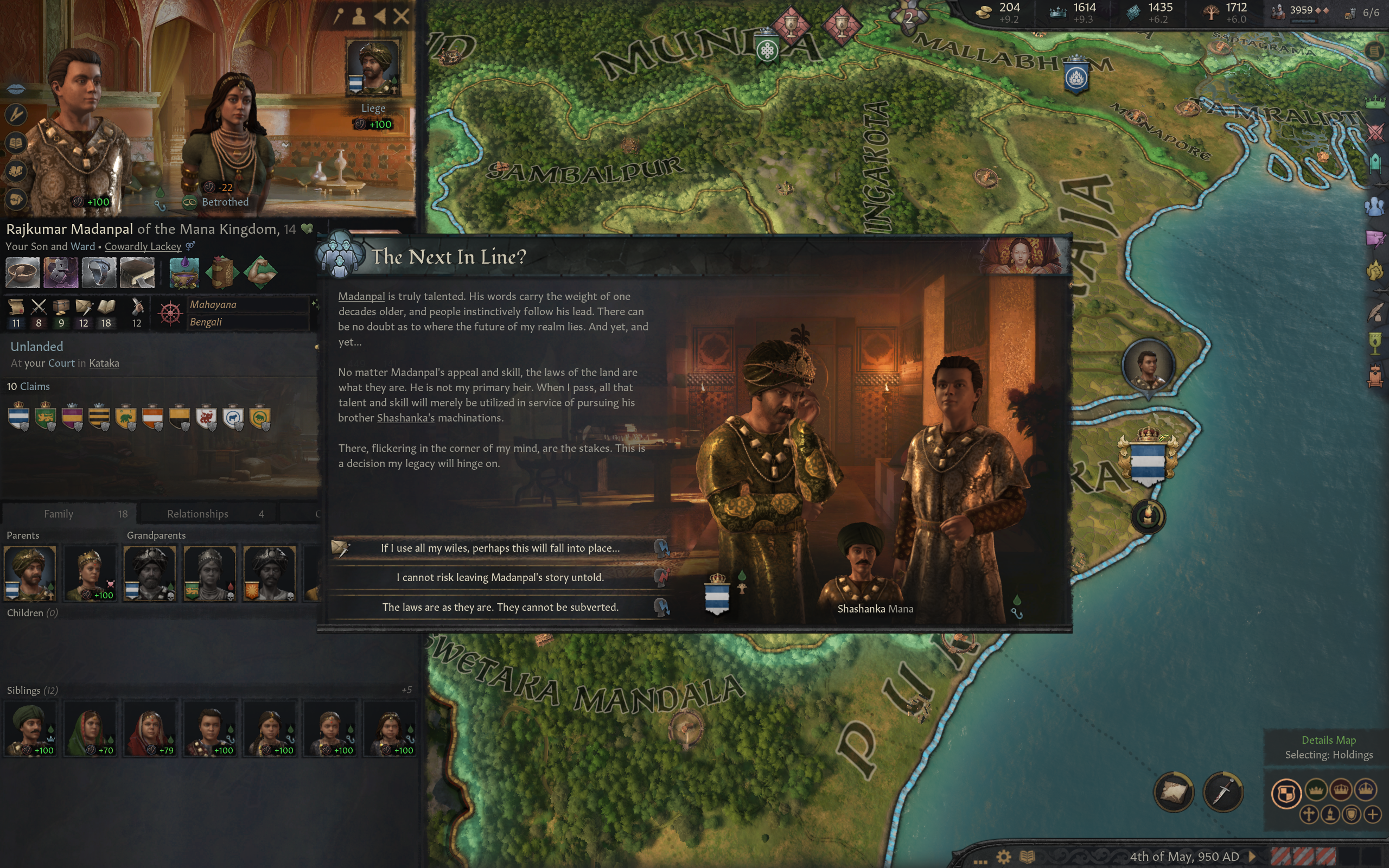Select the first blue-white striped claim shield
Image resolution: width=1389 pixels, height=868 pixels.
(19, 416)
